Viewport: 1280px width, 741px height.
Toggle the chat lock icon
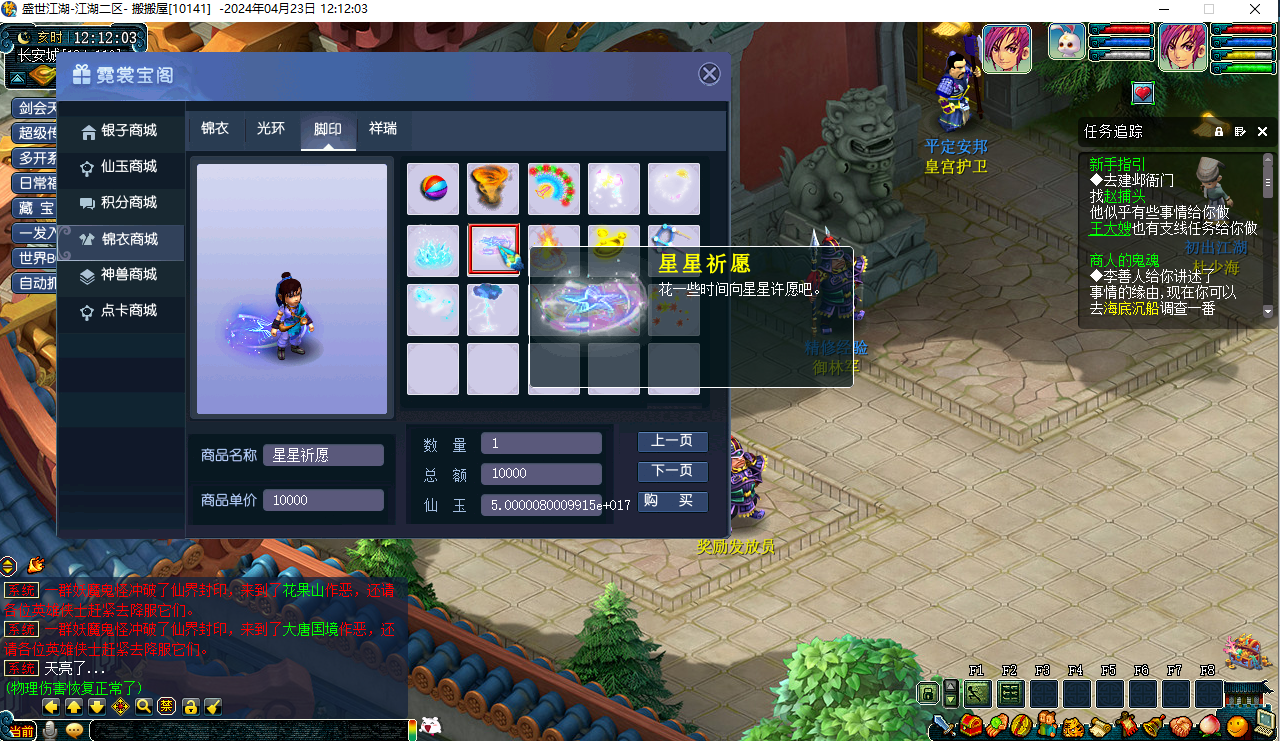pos(191,707)
